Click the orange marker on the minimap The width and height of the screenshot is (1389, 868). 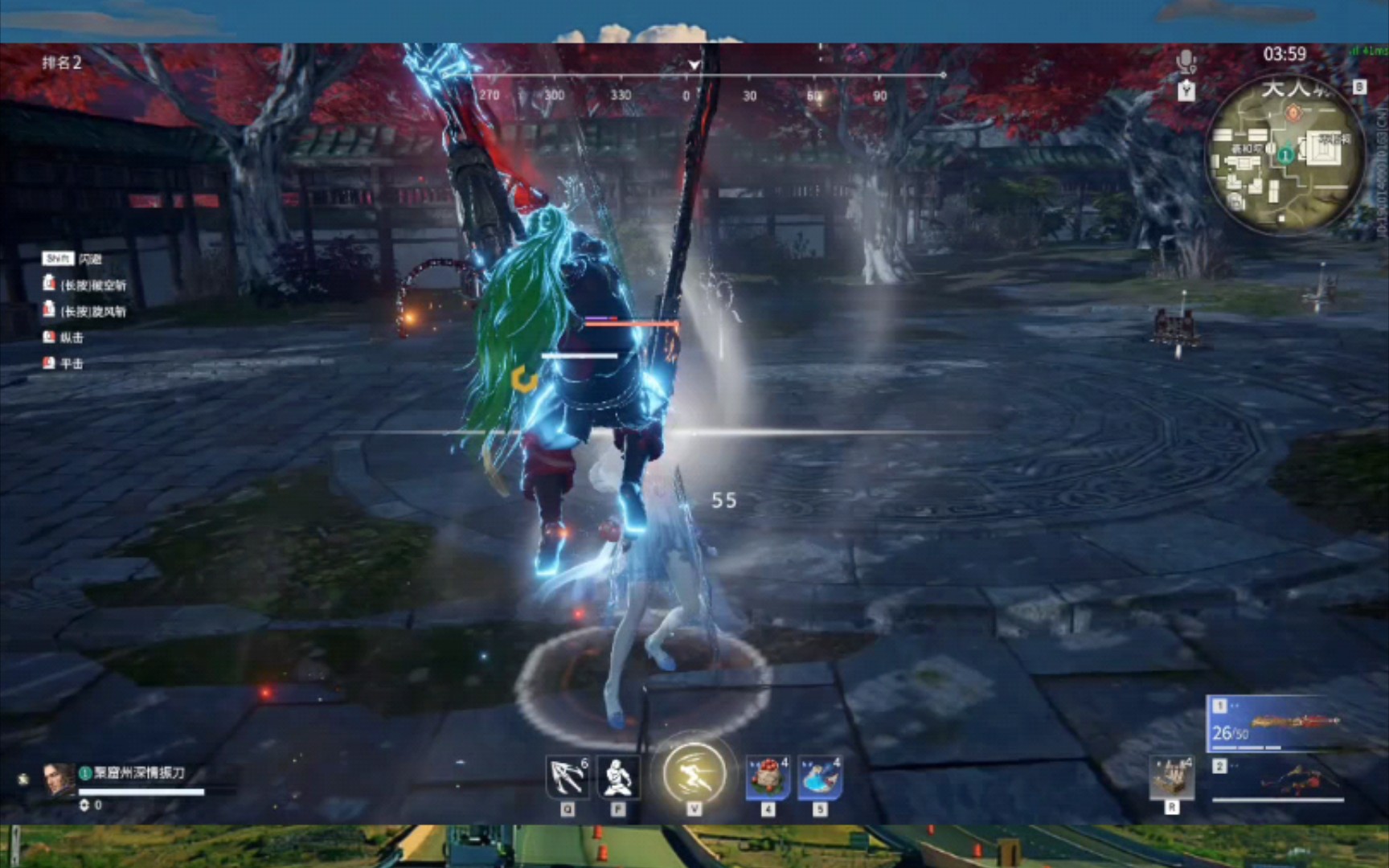pos(1293,113)
